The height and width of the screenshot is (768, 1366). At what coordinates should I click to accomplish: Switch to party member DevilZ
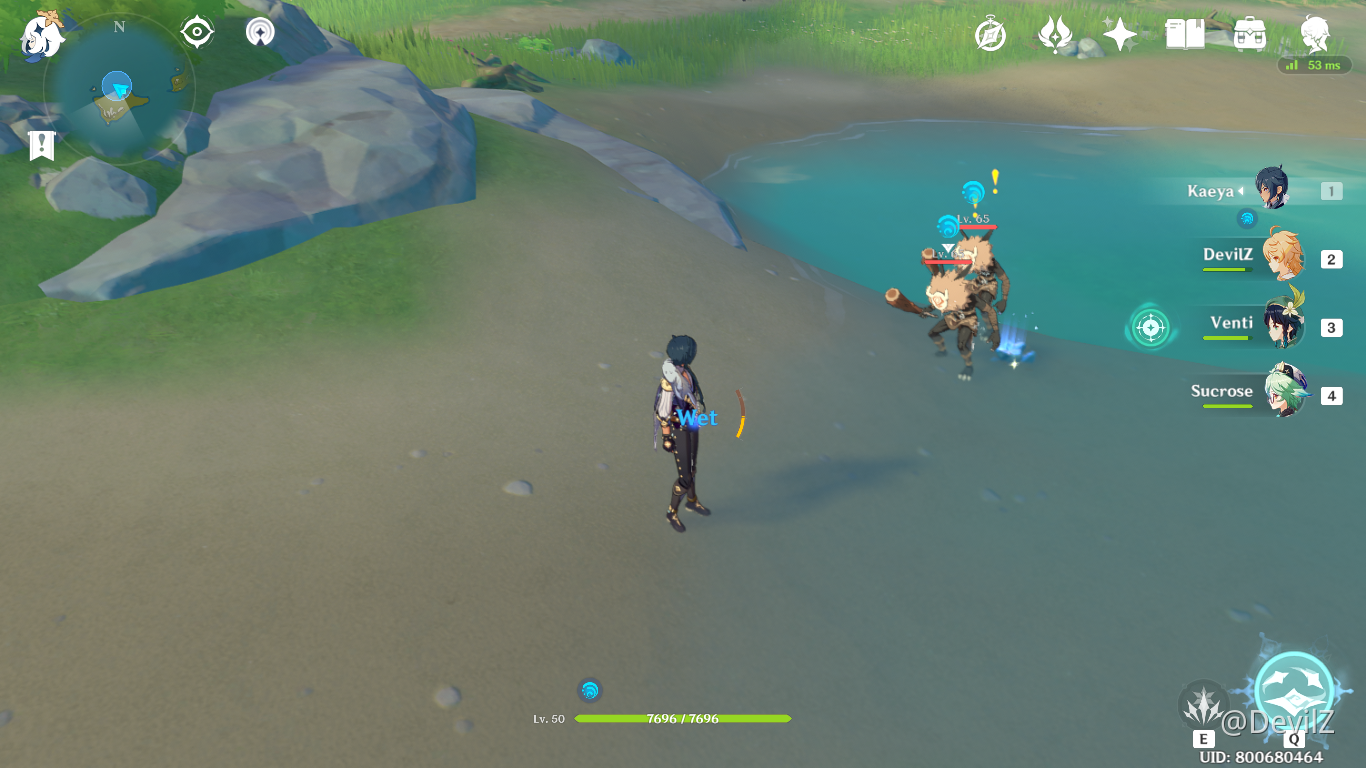click(x=1281, y=258)
